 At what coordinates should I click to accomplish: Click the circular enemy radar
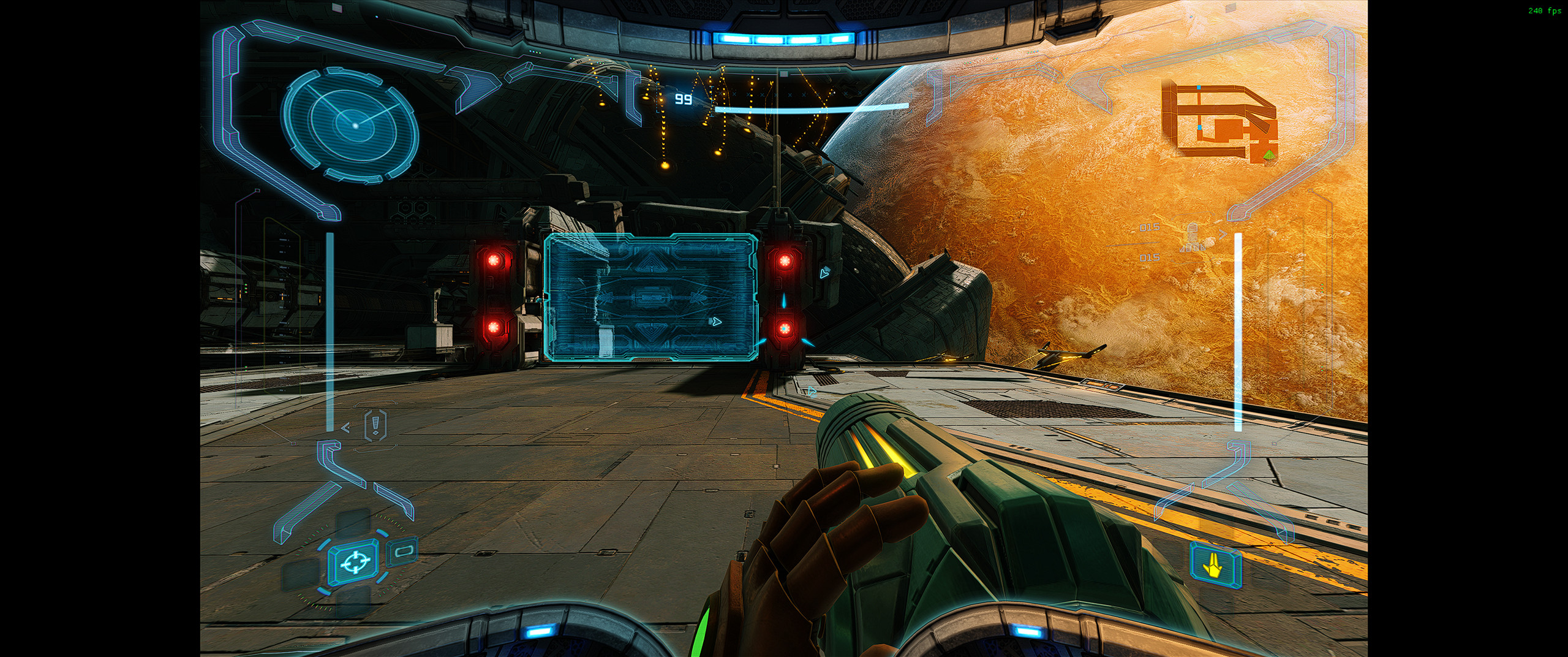(x=350, y=125)
